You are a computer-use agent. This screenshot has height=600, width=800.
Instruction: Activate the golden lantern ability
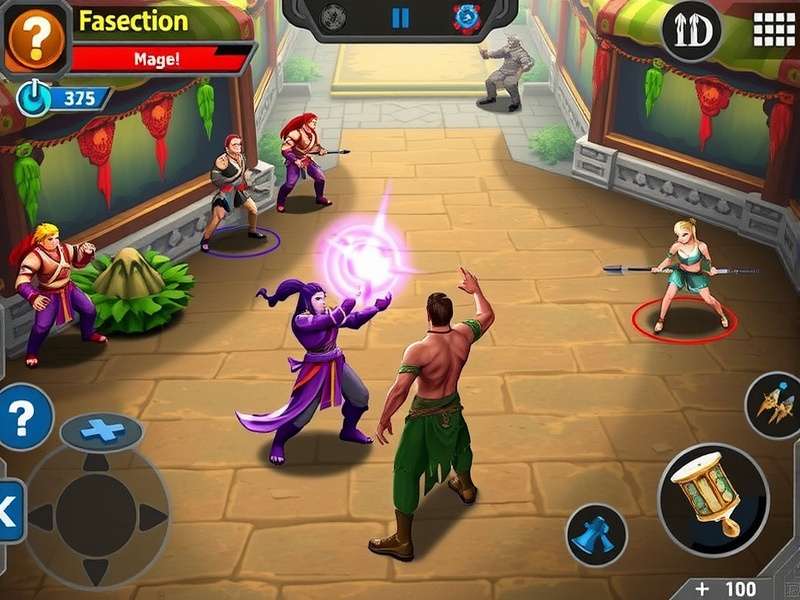point(712,497)
